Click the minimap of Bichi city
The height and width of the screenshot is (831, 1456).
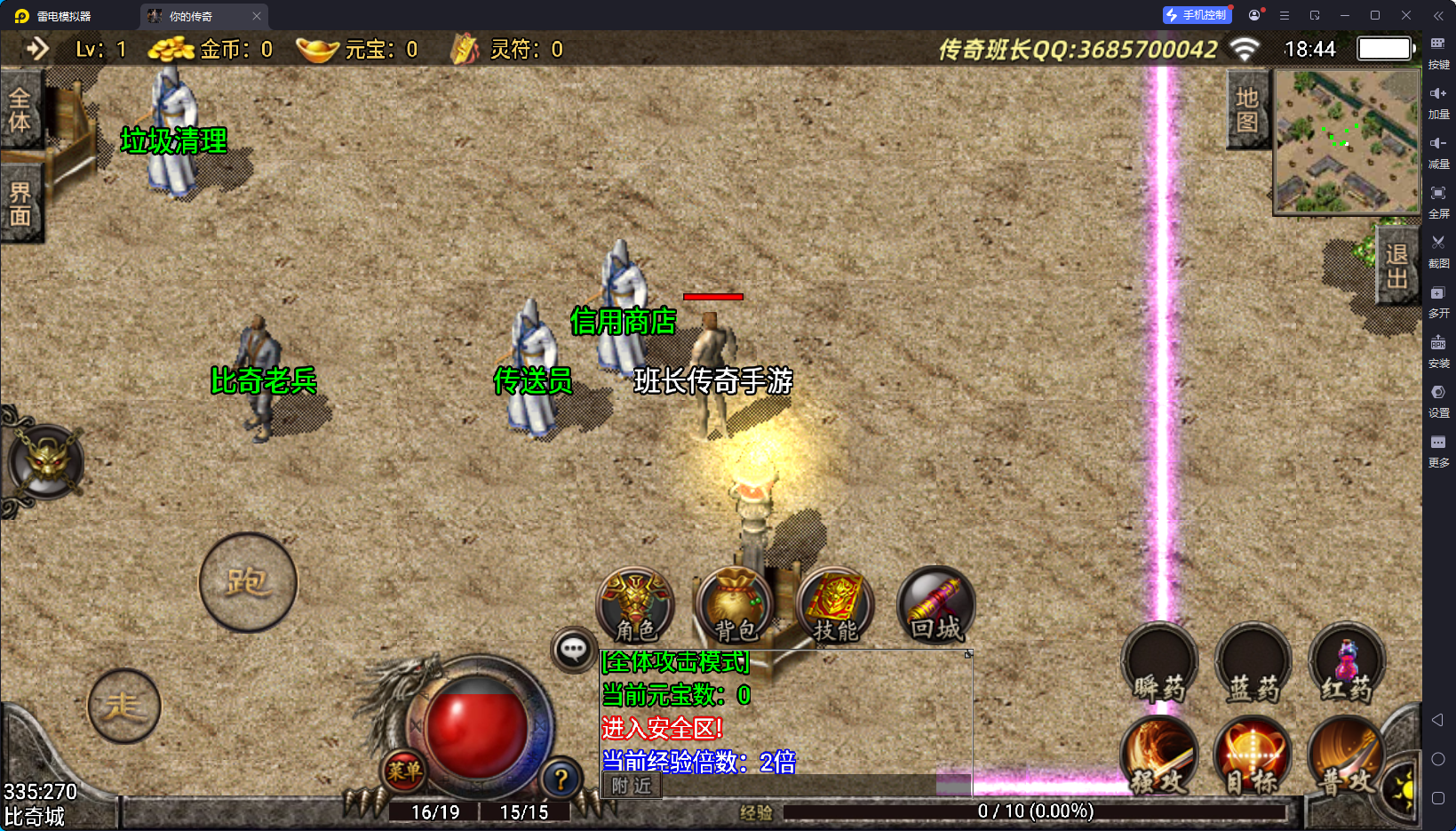pyautogui.click(x=1347, y=141)
